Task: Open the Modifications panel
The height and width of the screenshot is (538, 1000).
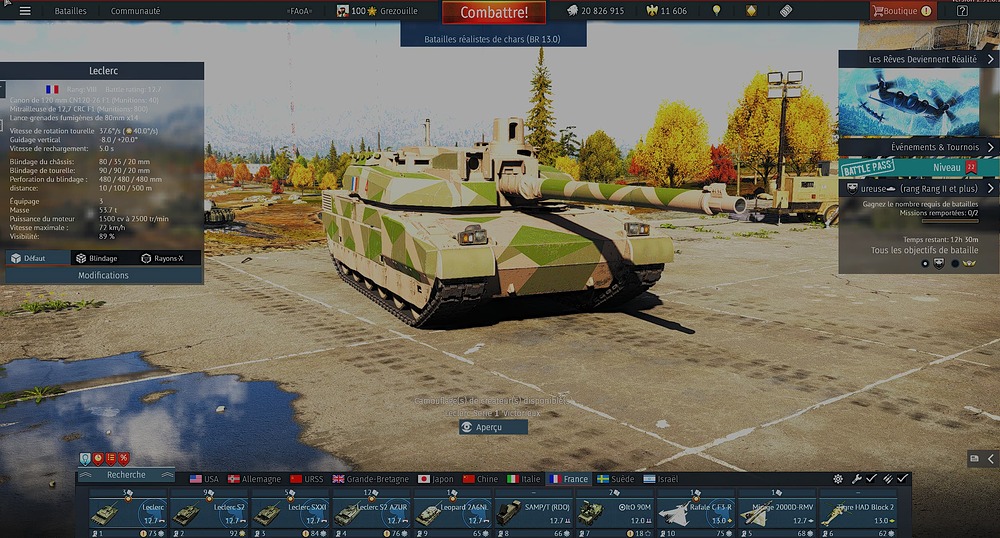Action: (x=103, y=275)
